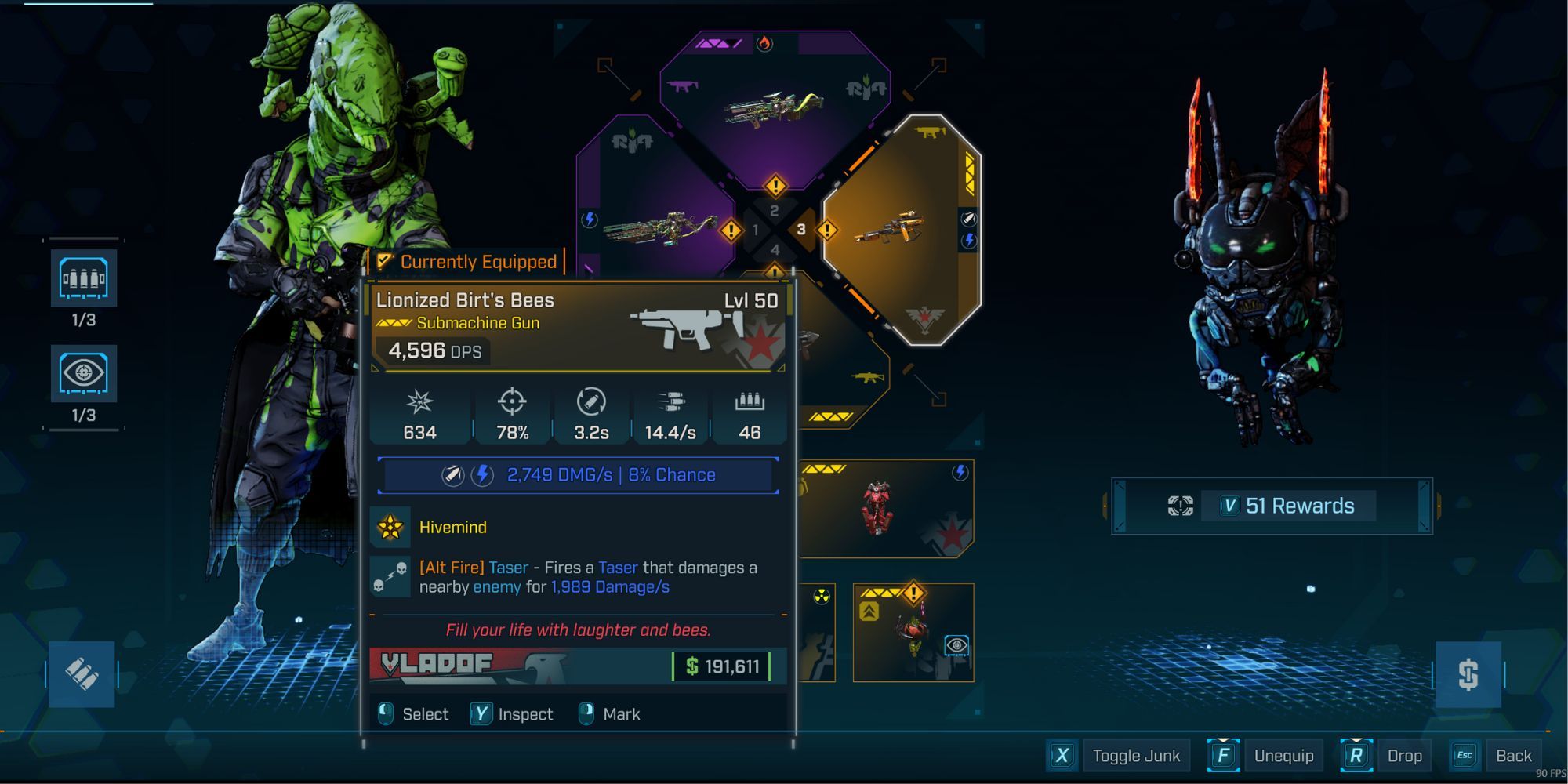
Task: Open the dollar sign sell button
Action: pyautogui.click(x=1468, y=674)
